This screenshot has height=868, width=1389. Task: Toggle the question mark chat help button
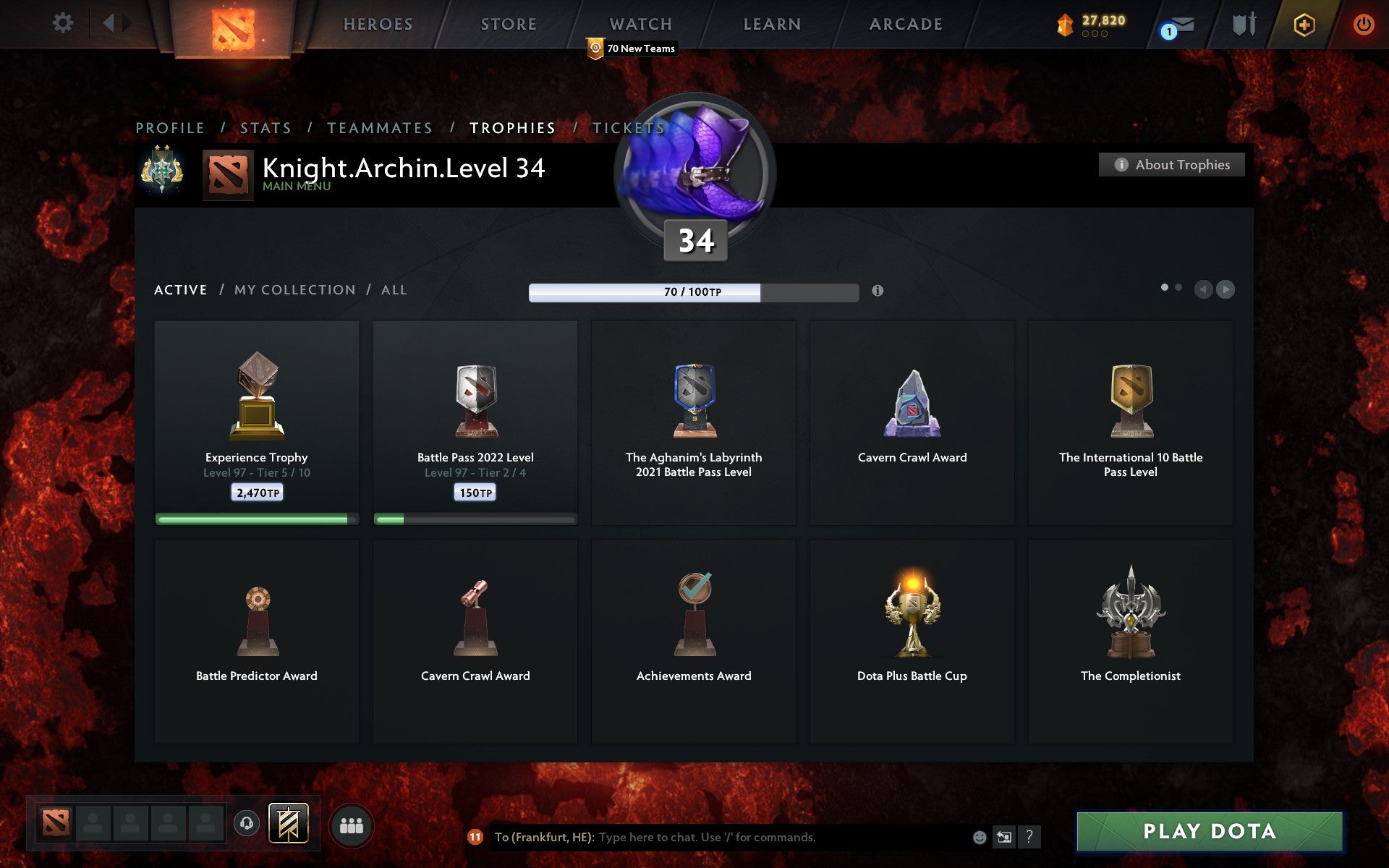point(1029,838)
